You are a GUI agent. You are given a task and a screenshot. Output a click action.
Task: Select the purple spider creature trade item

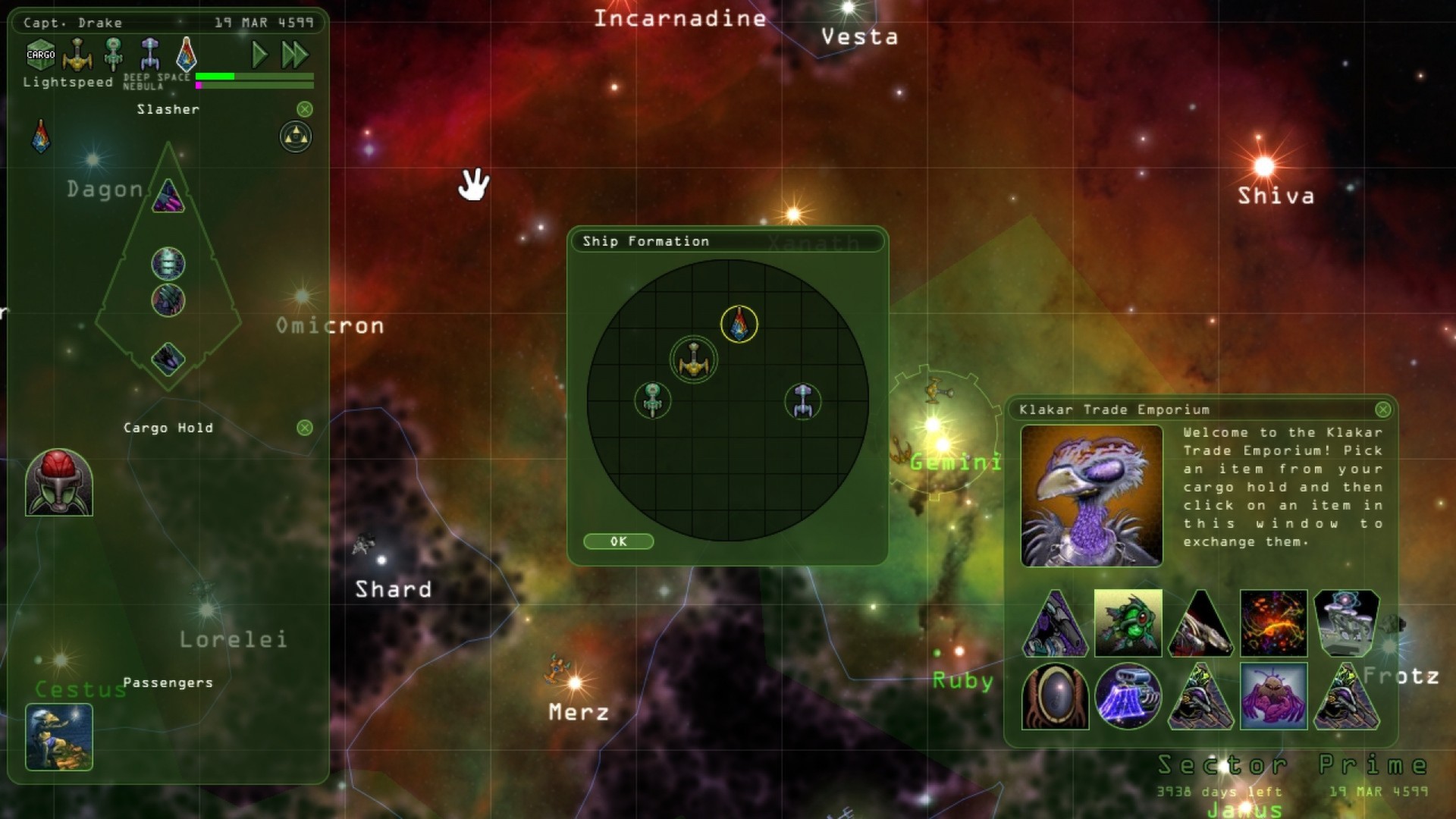click(x=1274, y=696)
